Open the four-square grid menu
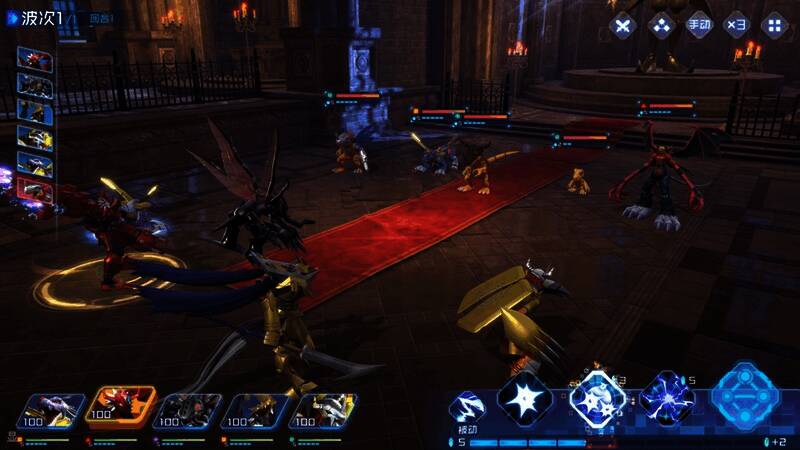The image size is (800, 450). (x=774, y=26)
